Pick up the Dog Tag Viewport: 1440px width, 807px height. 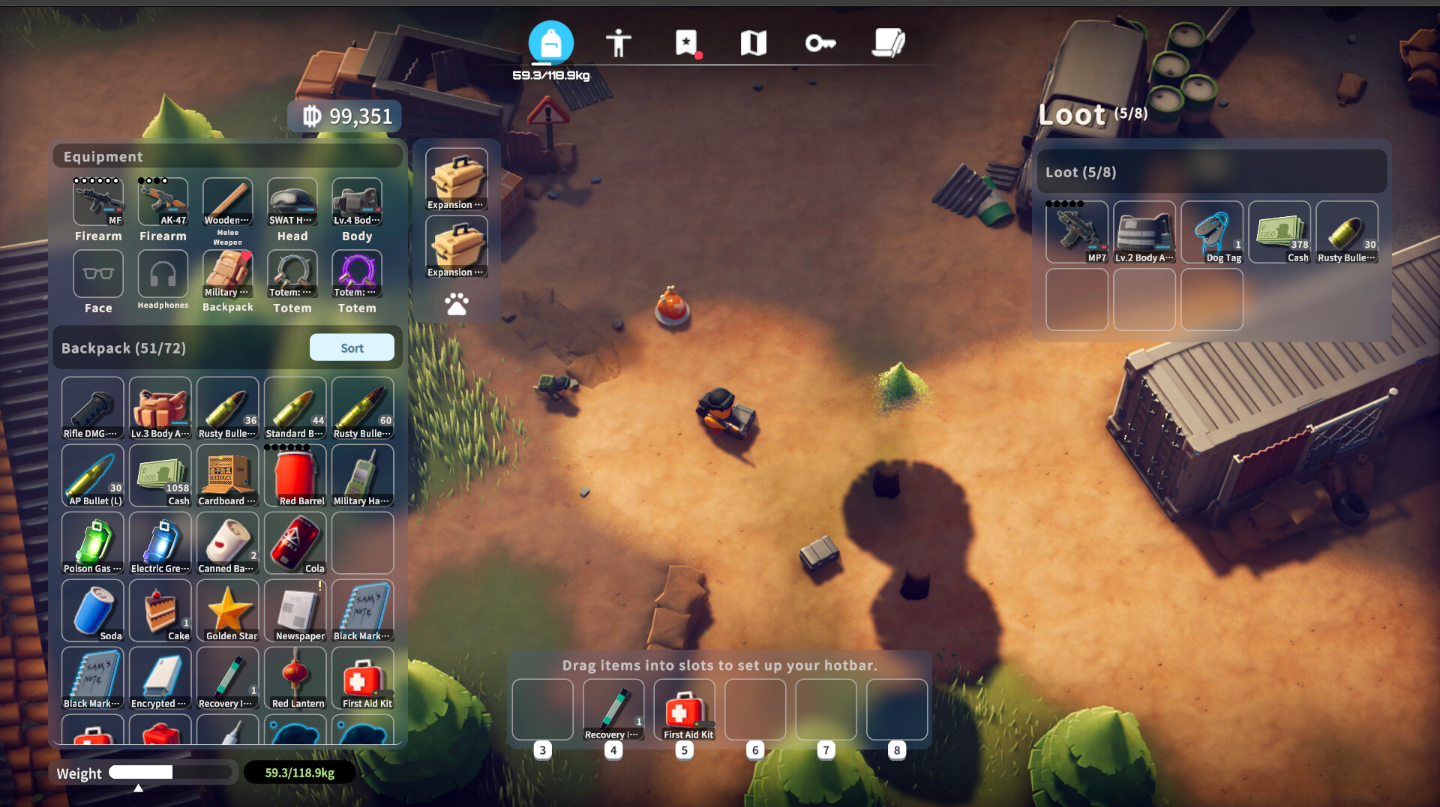1212,232
